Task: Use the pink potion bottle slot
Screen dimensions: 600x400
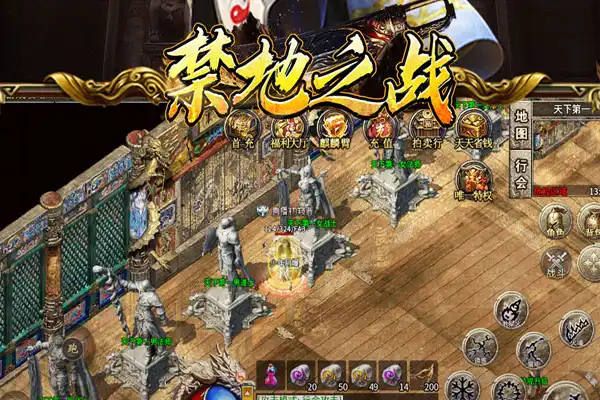Action: (x=273, y=374)
